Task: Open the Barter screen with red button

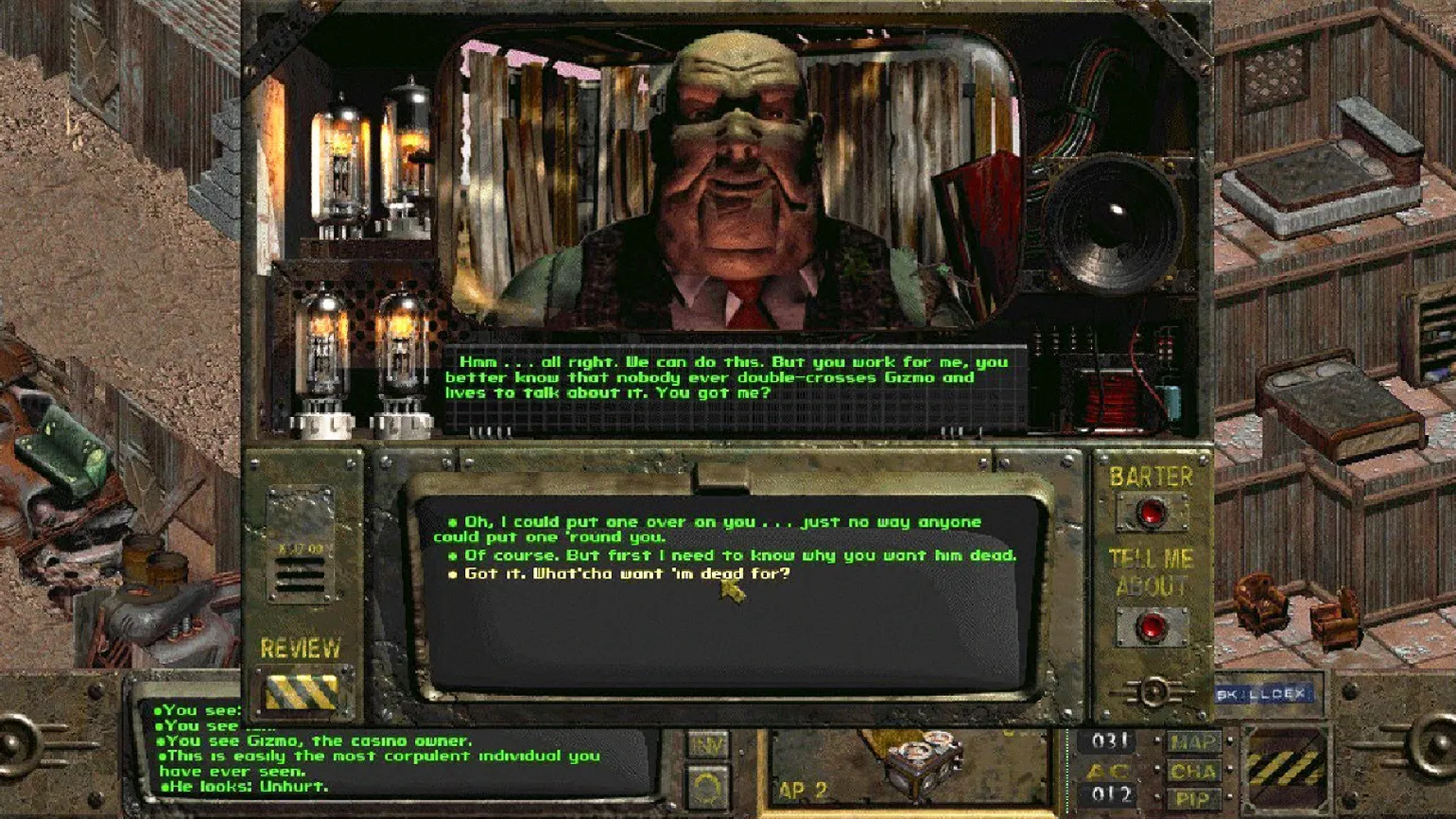Action: click(x=1151, y=513)
